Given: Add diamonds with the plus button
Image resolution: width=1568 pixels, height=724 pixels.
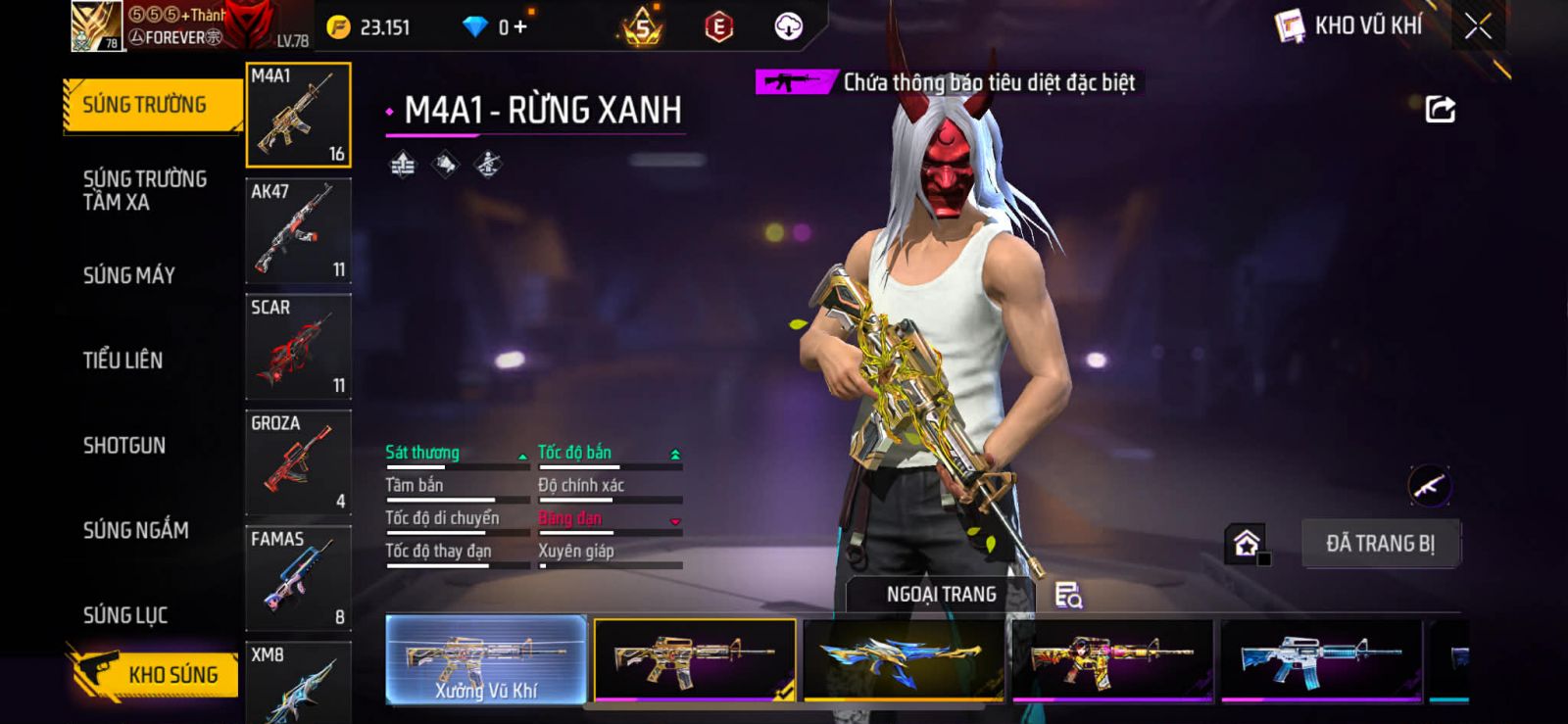Looking at the screenshot, I should pyautogui.click(x=520, y=27).
